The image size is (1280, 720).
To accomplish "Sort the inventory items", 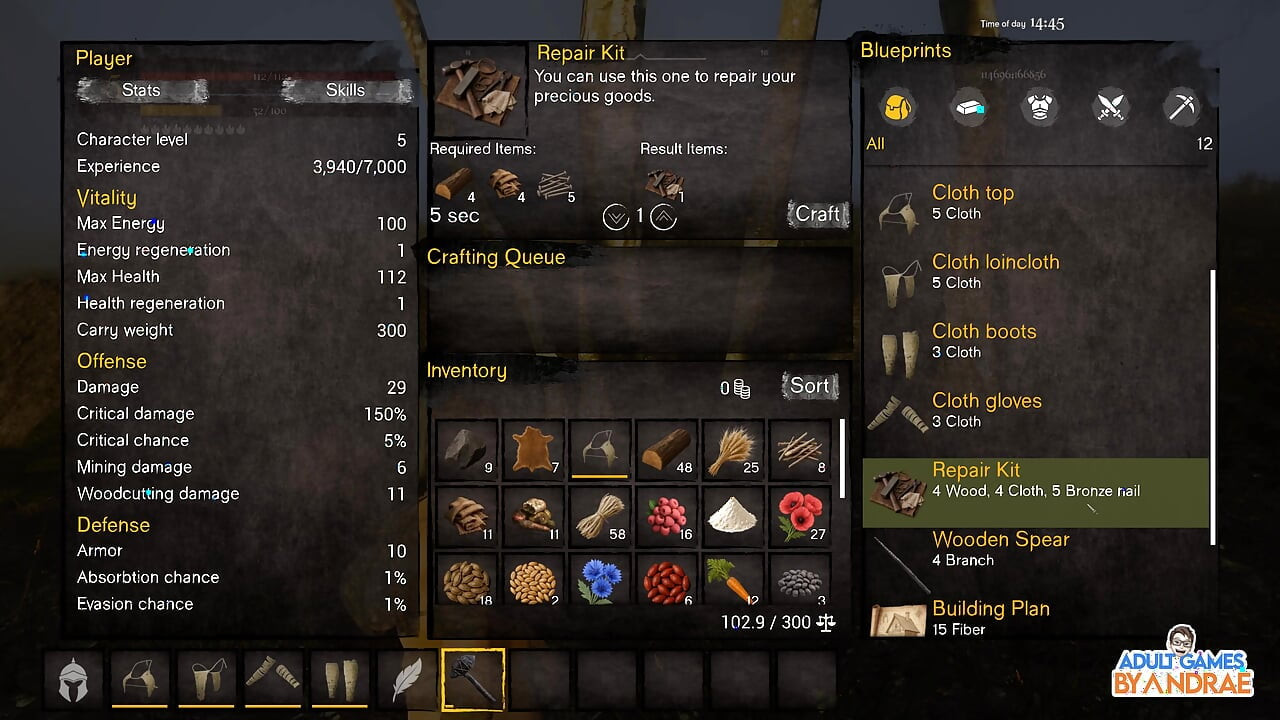I will tap(809, 386).
